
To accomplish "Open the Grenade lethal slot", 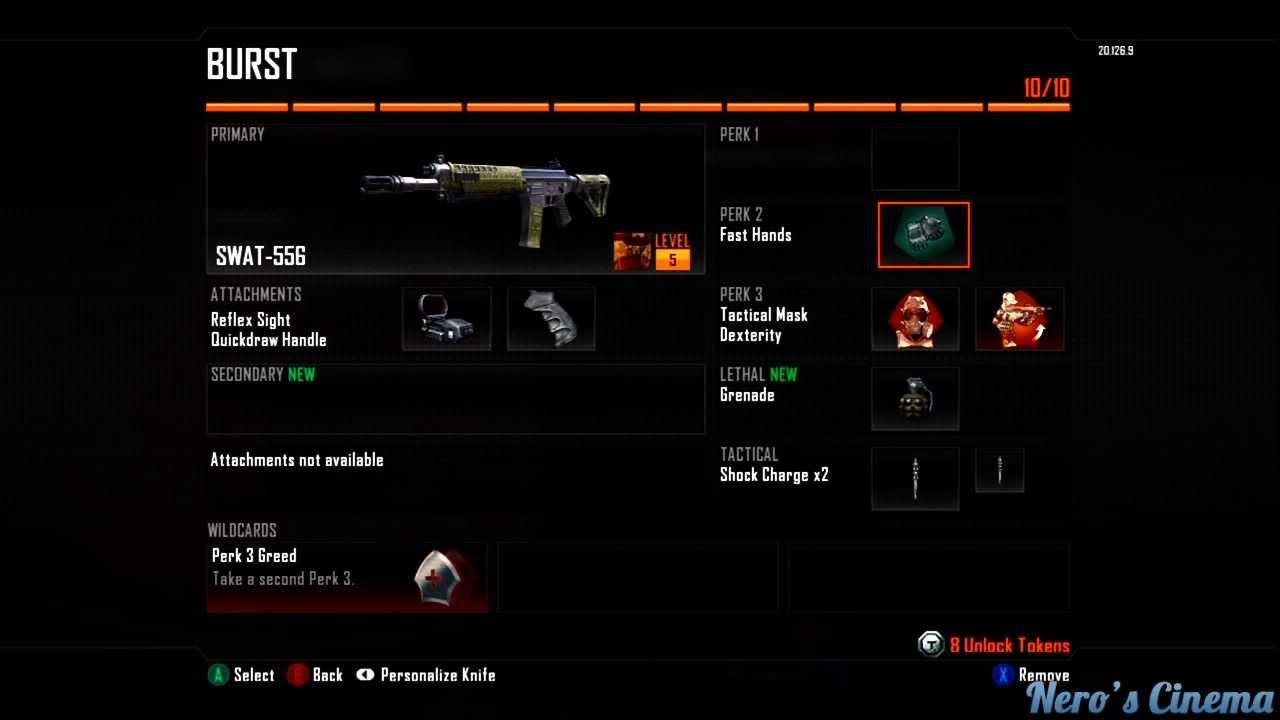I will coord(915,398).
